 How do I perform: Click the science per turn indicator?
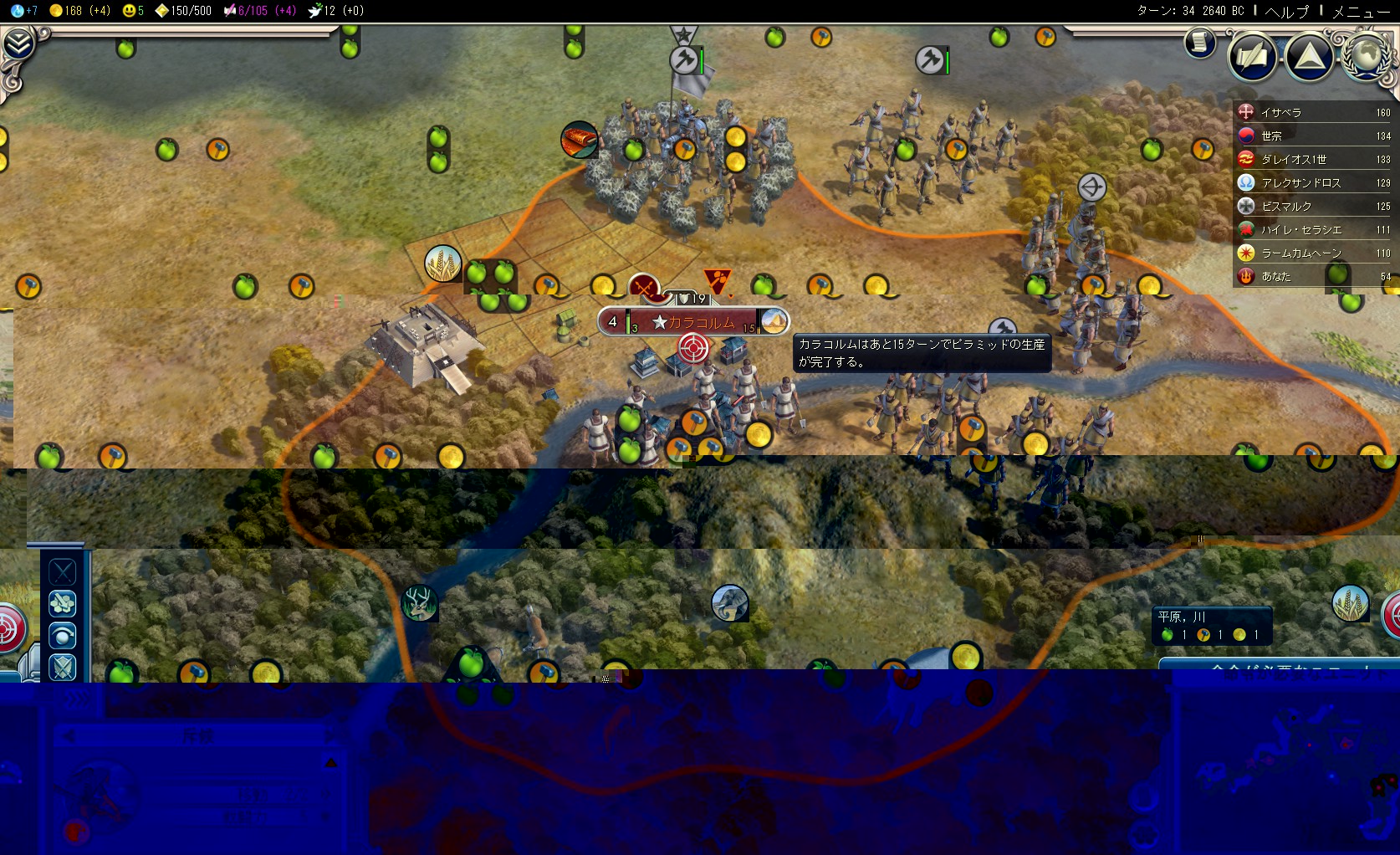pyautogui.click(x=25, y=11)
